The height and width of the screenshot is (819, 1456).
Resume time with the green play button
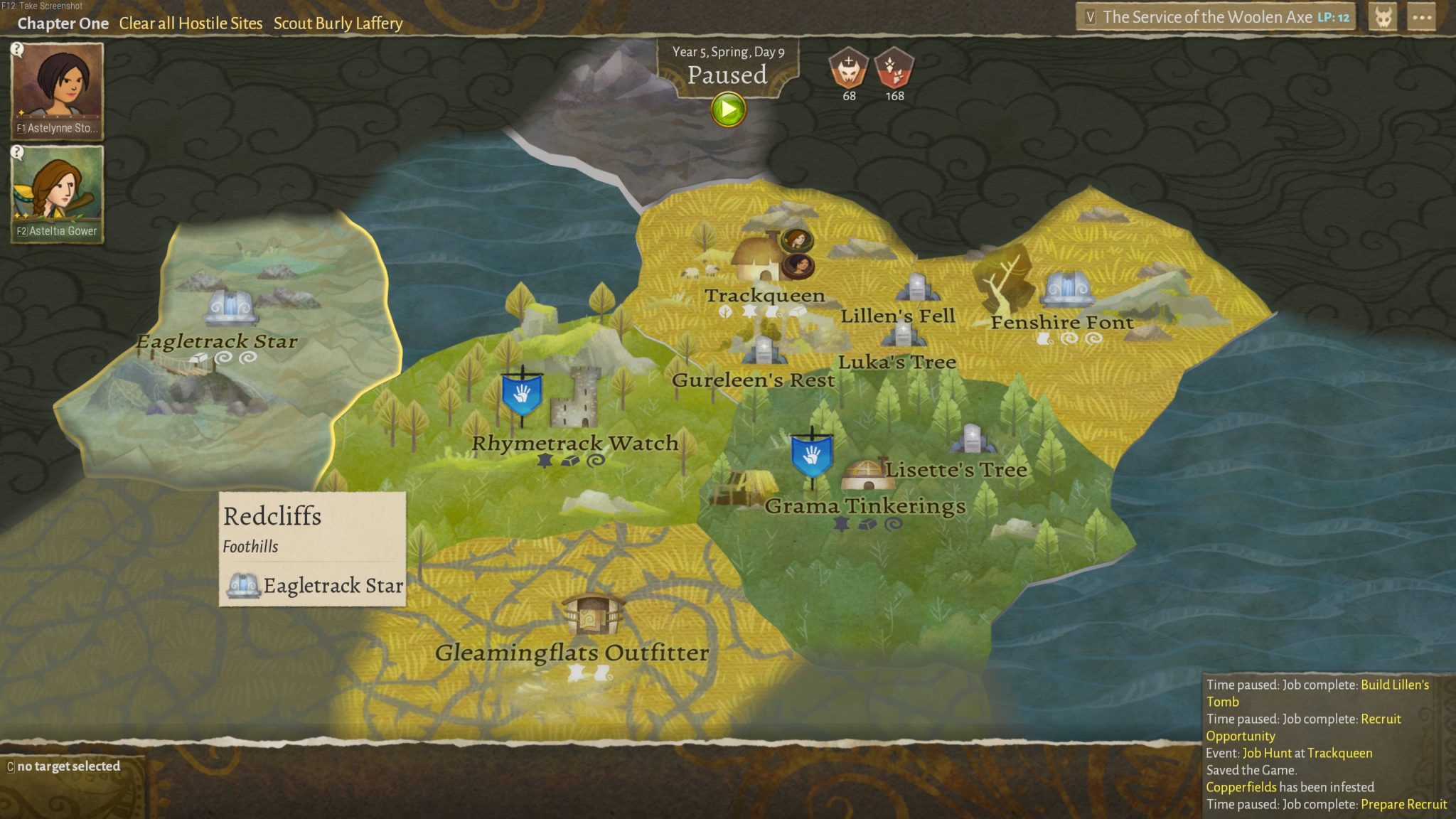point(728,110)
